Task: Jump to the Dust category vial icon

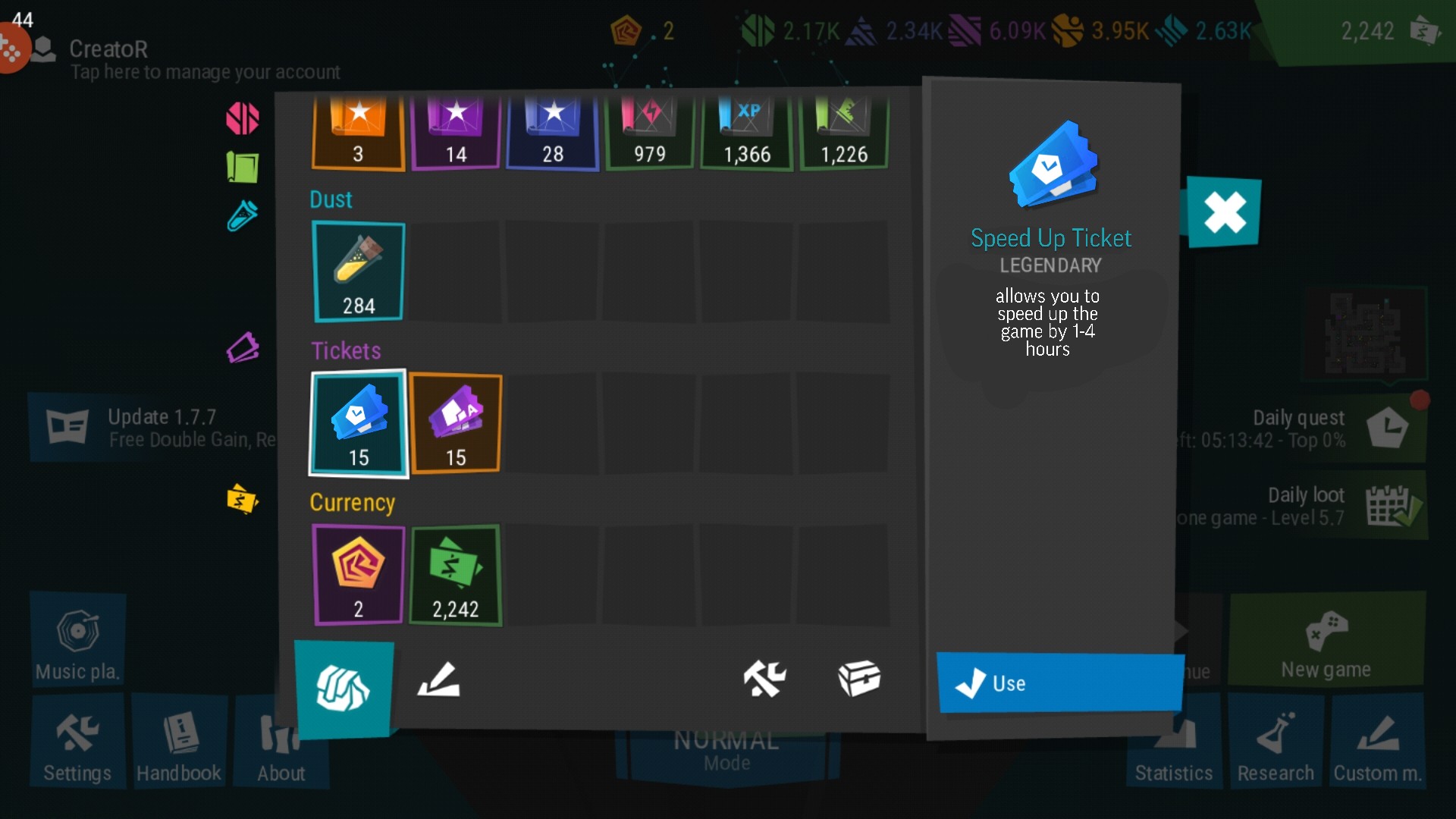Action: coord(243,216)
